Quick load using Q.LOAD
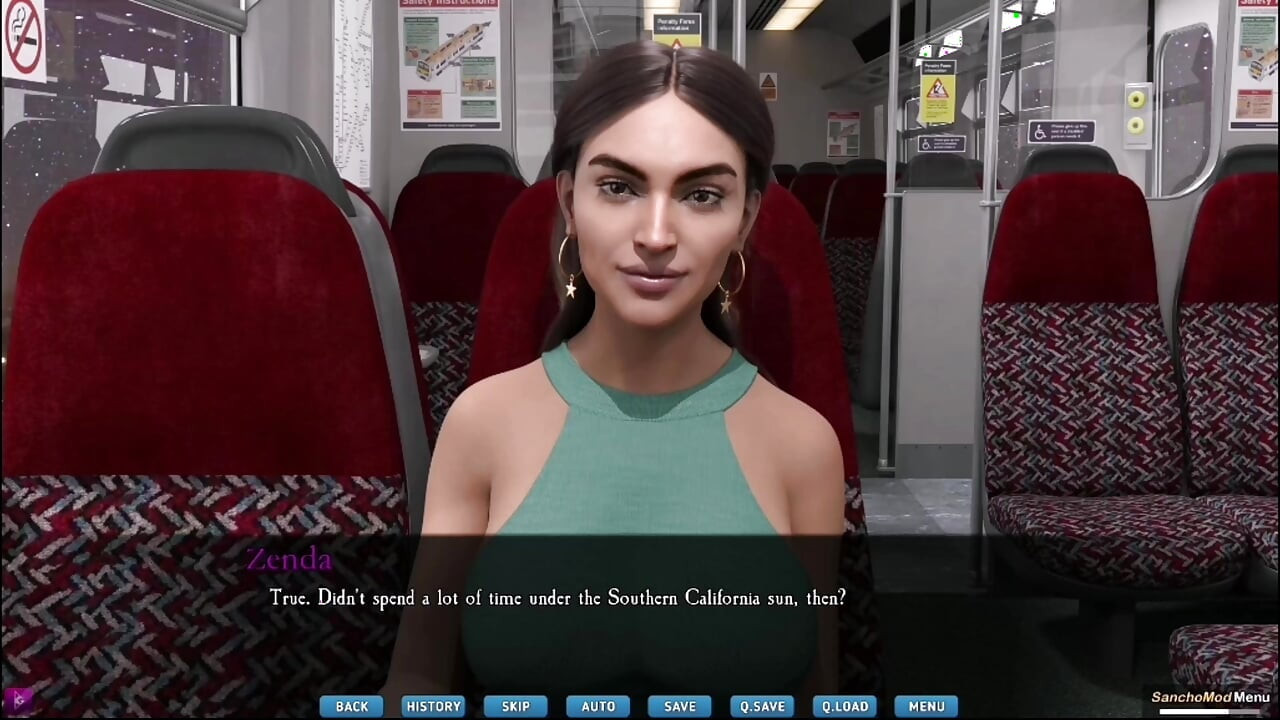 pos(843,706)
